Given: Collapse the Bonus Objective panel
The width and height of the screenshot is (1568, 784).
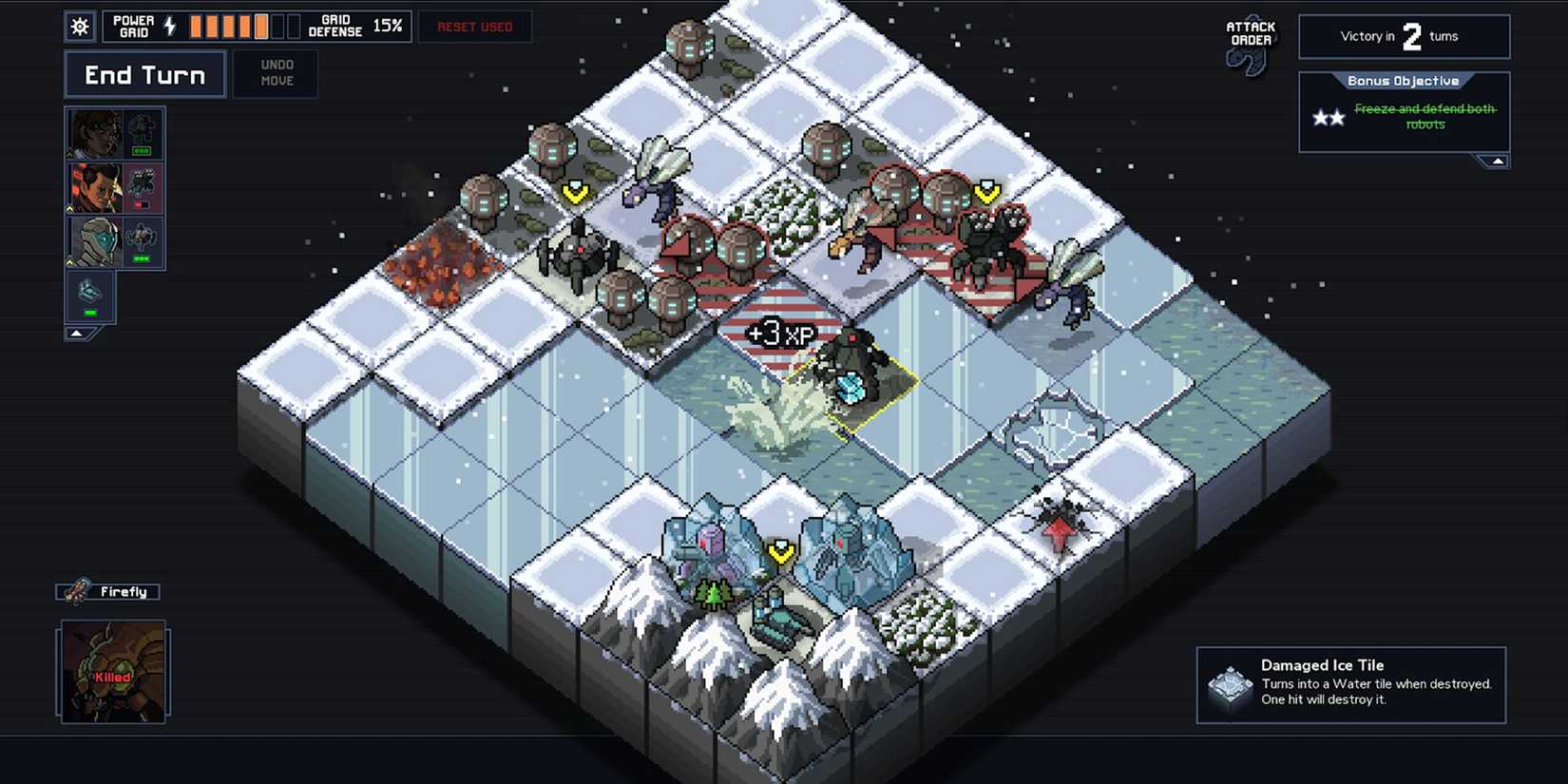Looking at the screenshot, I should (1498, 161).
